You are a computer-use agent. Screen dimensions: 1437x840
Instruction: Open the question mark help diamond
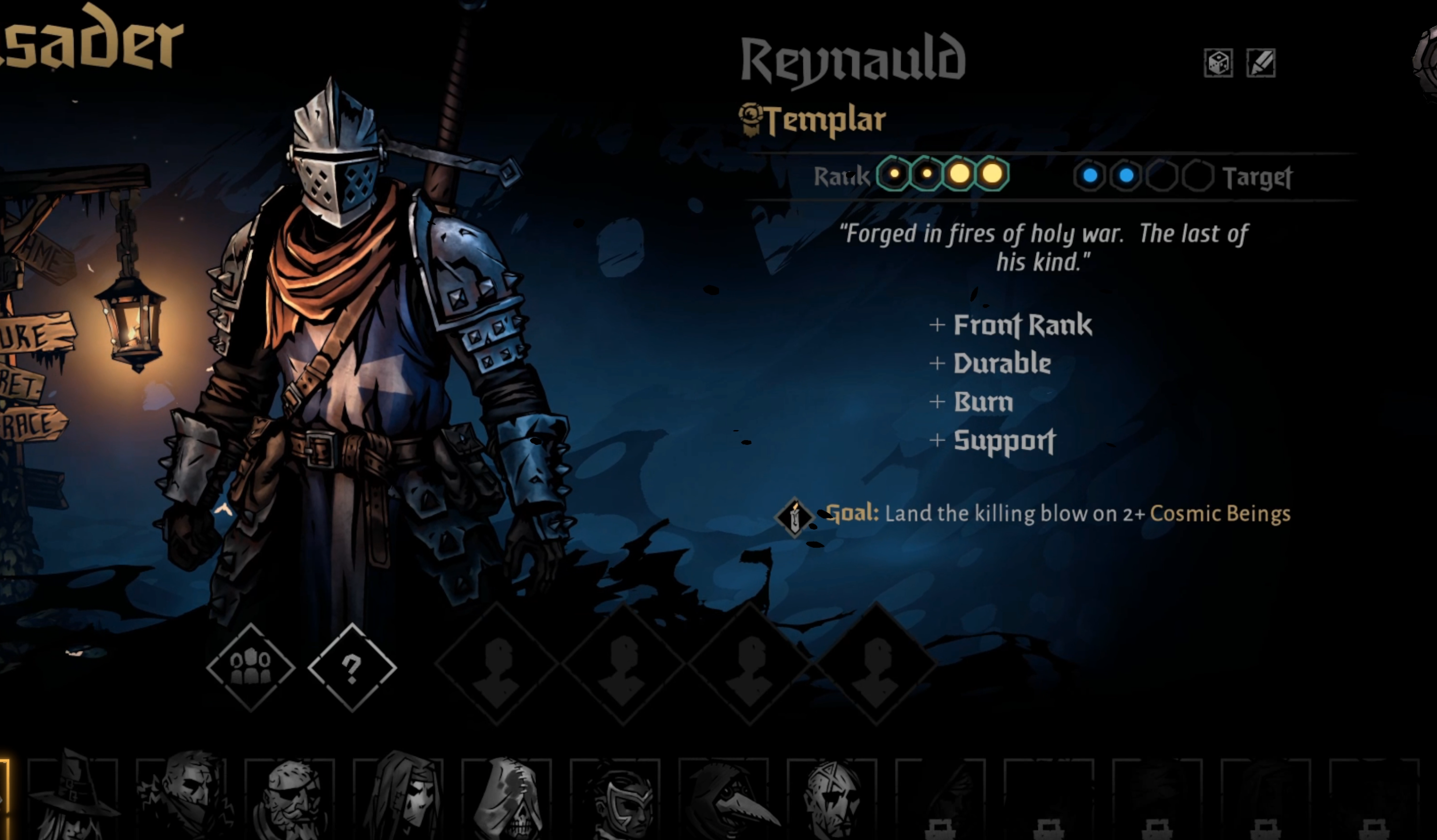[352, 667]
